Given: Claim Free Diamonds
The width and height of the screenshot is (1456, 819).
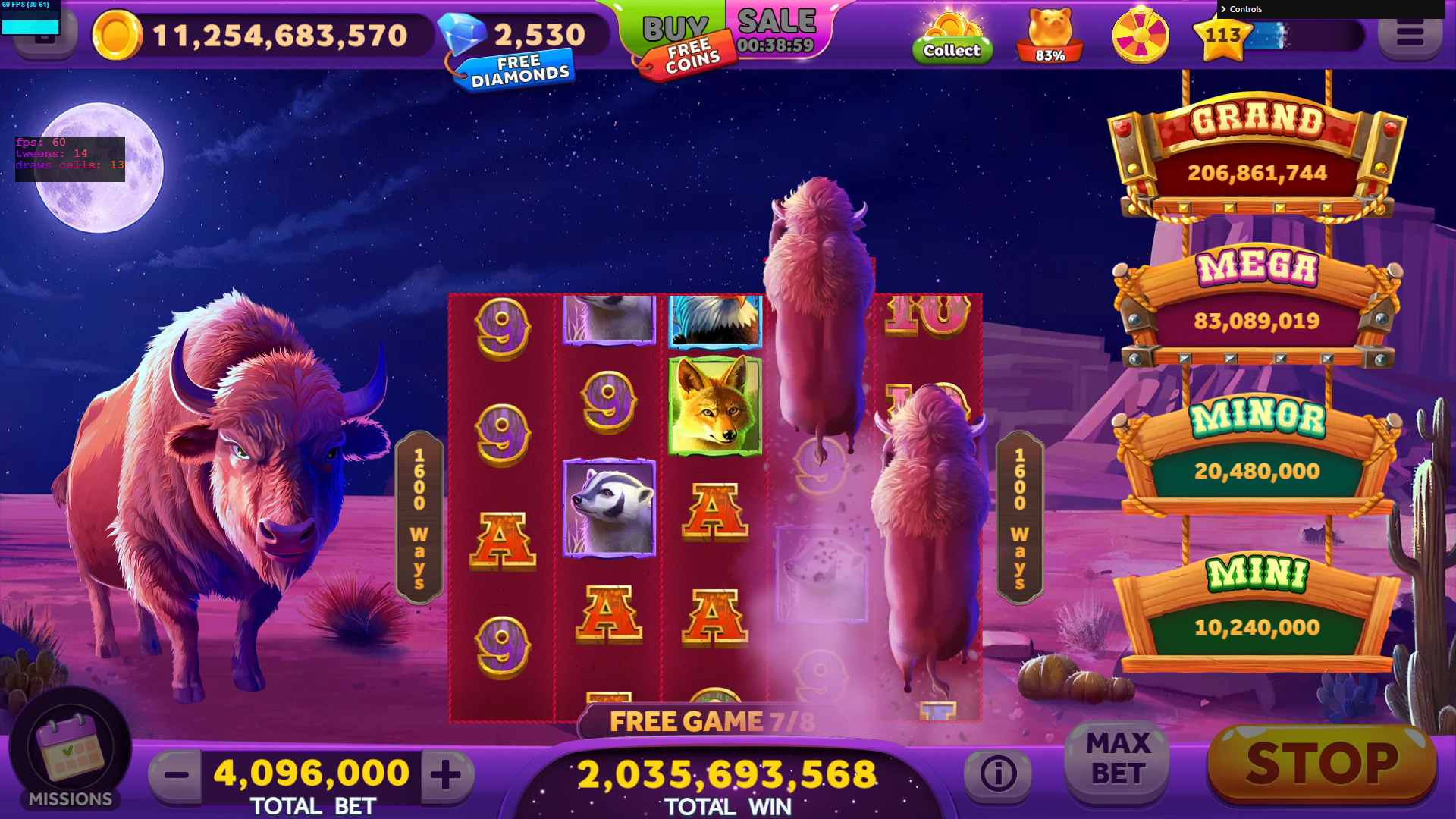Looking at the screenshot, I should 519,71.
